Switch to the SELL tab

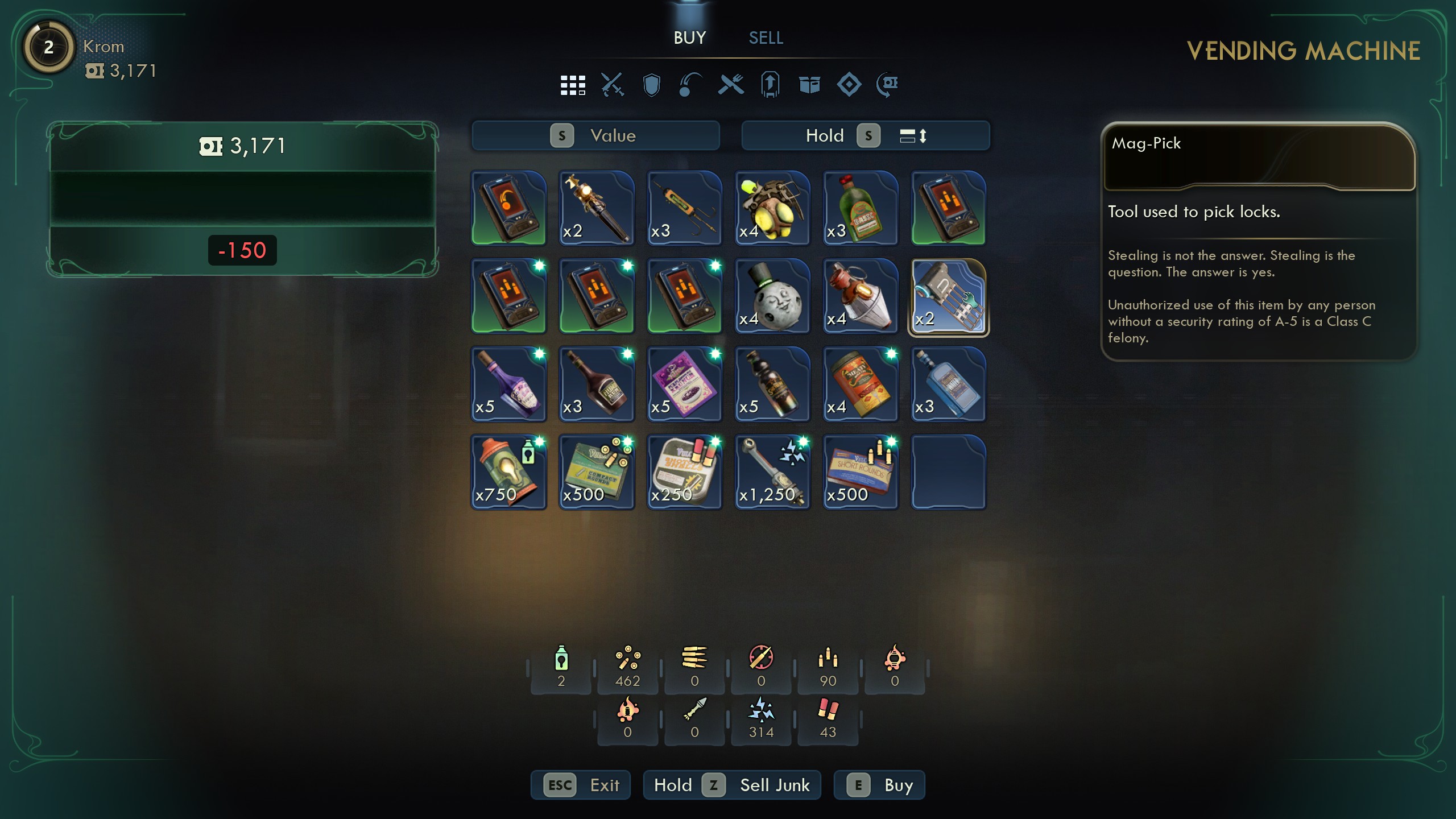pos(765,38)
